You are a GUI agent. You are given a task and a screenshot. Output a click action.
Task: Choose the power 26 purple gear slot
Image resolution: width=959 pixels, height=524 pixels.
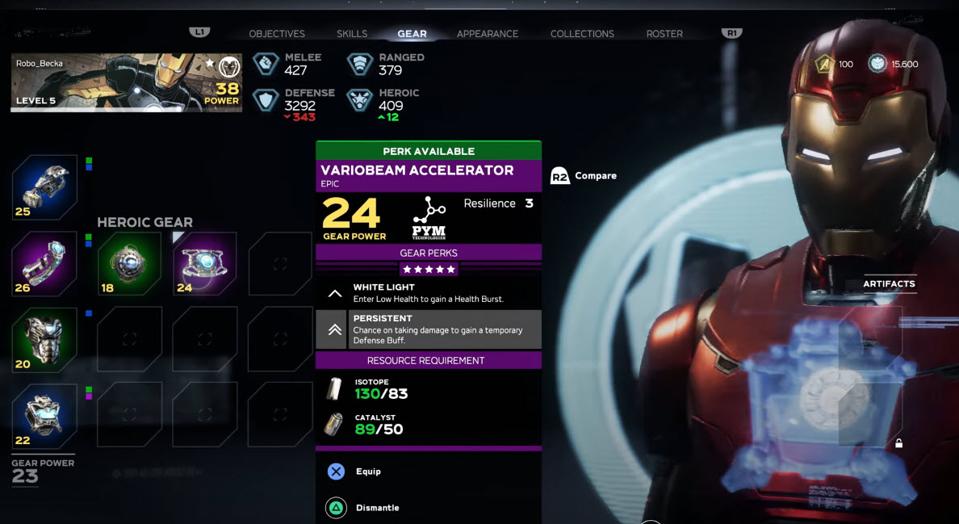pos(45,264)
